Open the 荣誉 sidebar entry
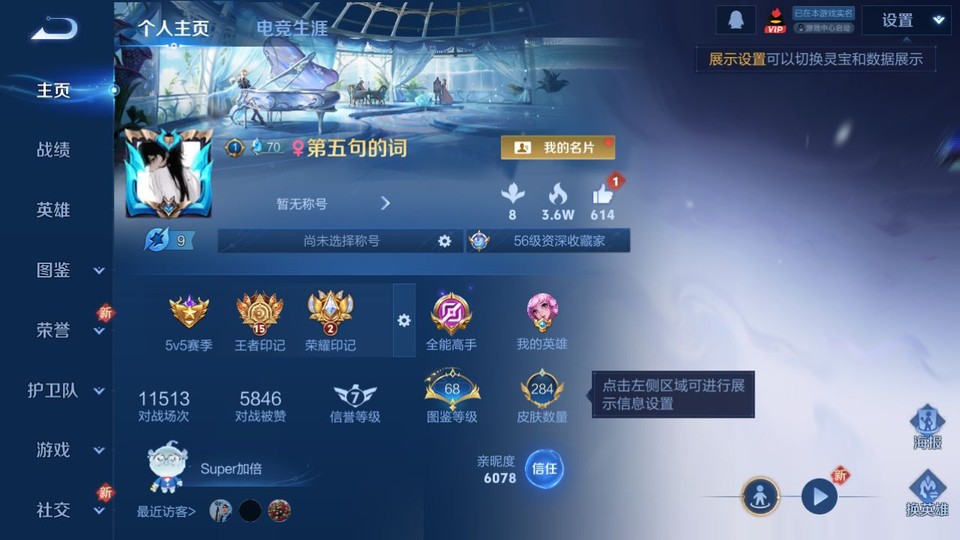This screenshot has width=960, height=540. click(66, 330)
